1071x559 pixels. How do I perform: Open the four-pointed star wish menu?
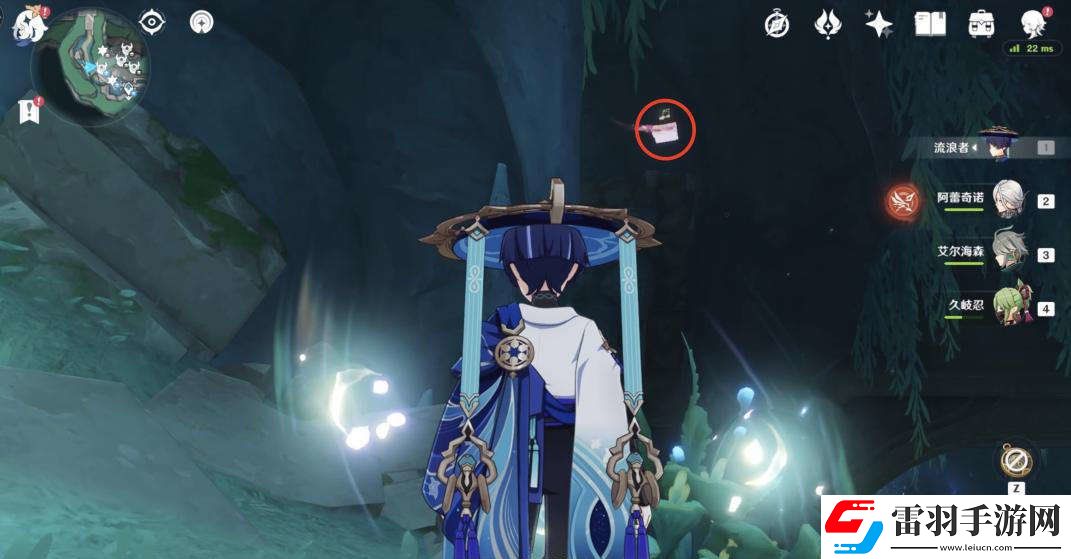coord(879,23)
